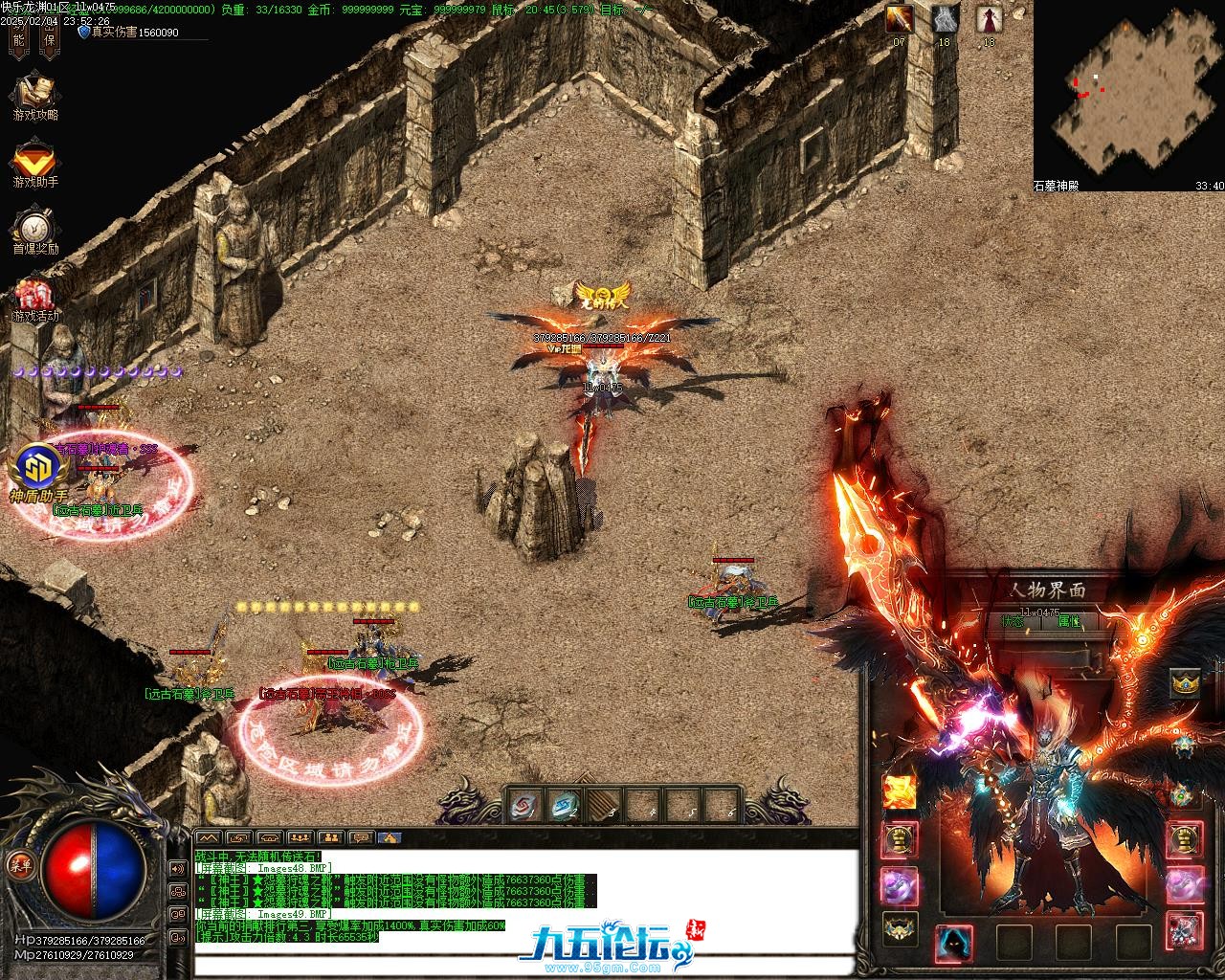Toggle the sound speaker button
Image resolution: width=1225 pixels, height=980 pixels.
click(x=177, y=868)
